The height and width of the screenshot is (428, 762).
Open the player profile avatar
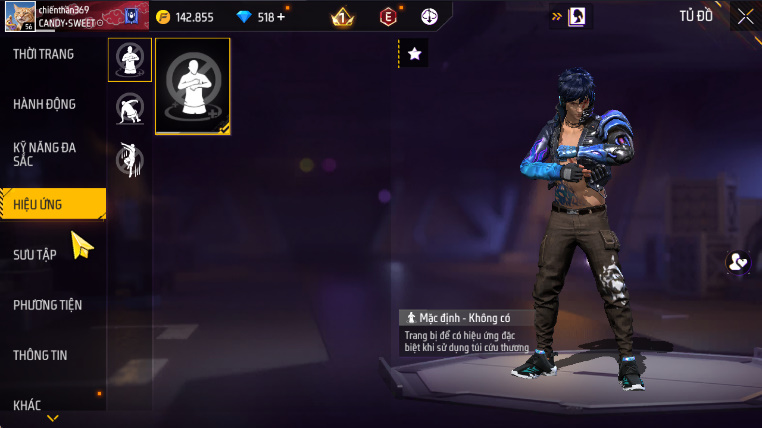click(x=19, y=16)
